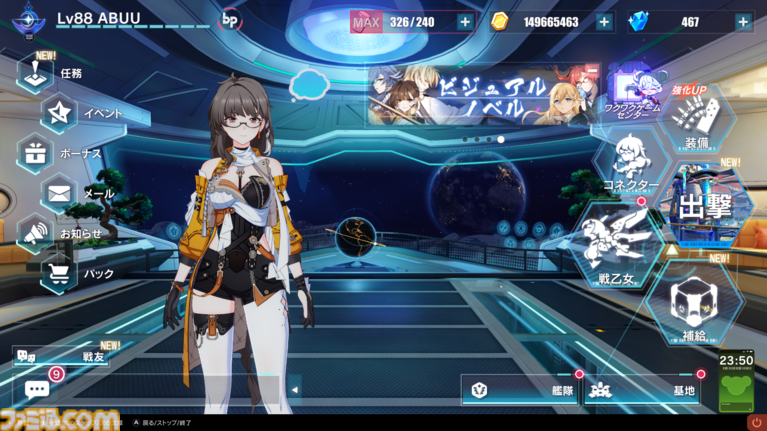767x431 pixels.
Task: Open the ビジュアルノベル visual novel banner
Action: coord(483,97)
